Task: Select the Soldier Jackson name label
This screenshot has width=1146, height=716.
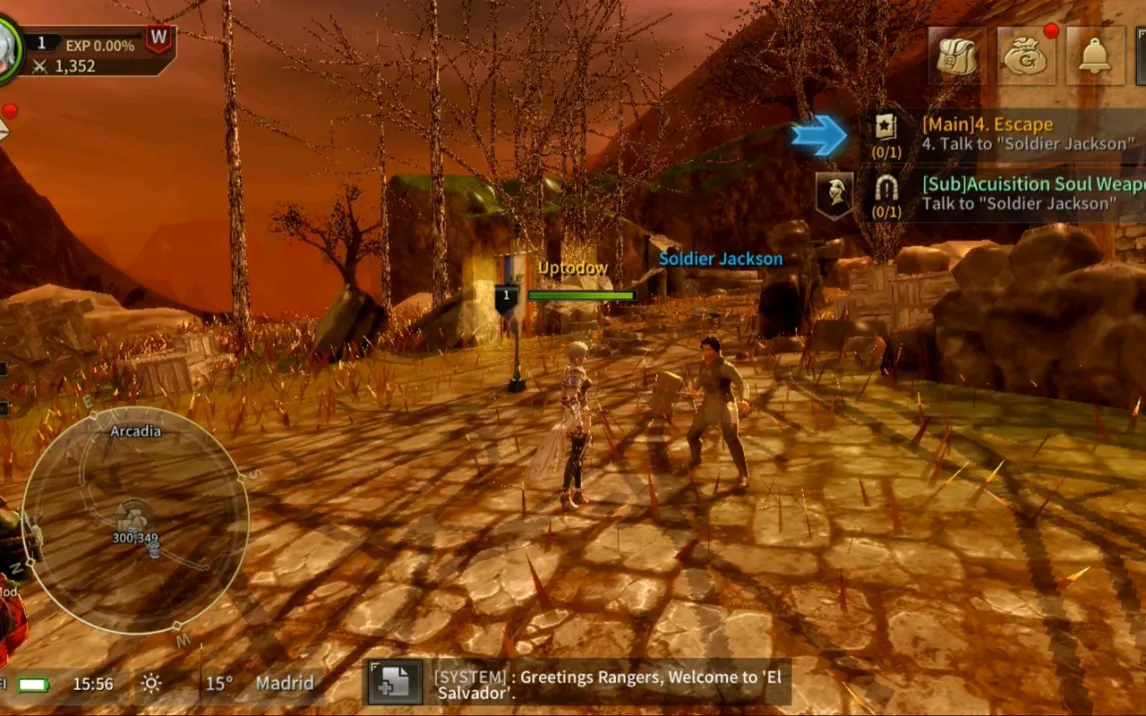Action: [720, 259]
